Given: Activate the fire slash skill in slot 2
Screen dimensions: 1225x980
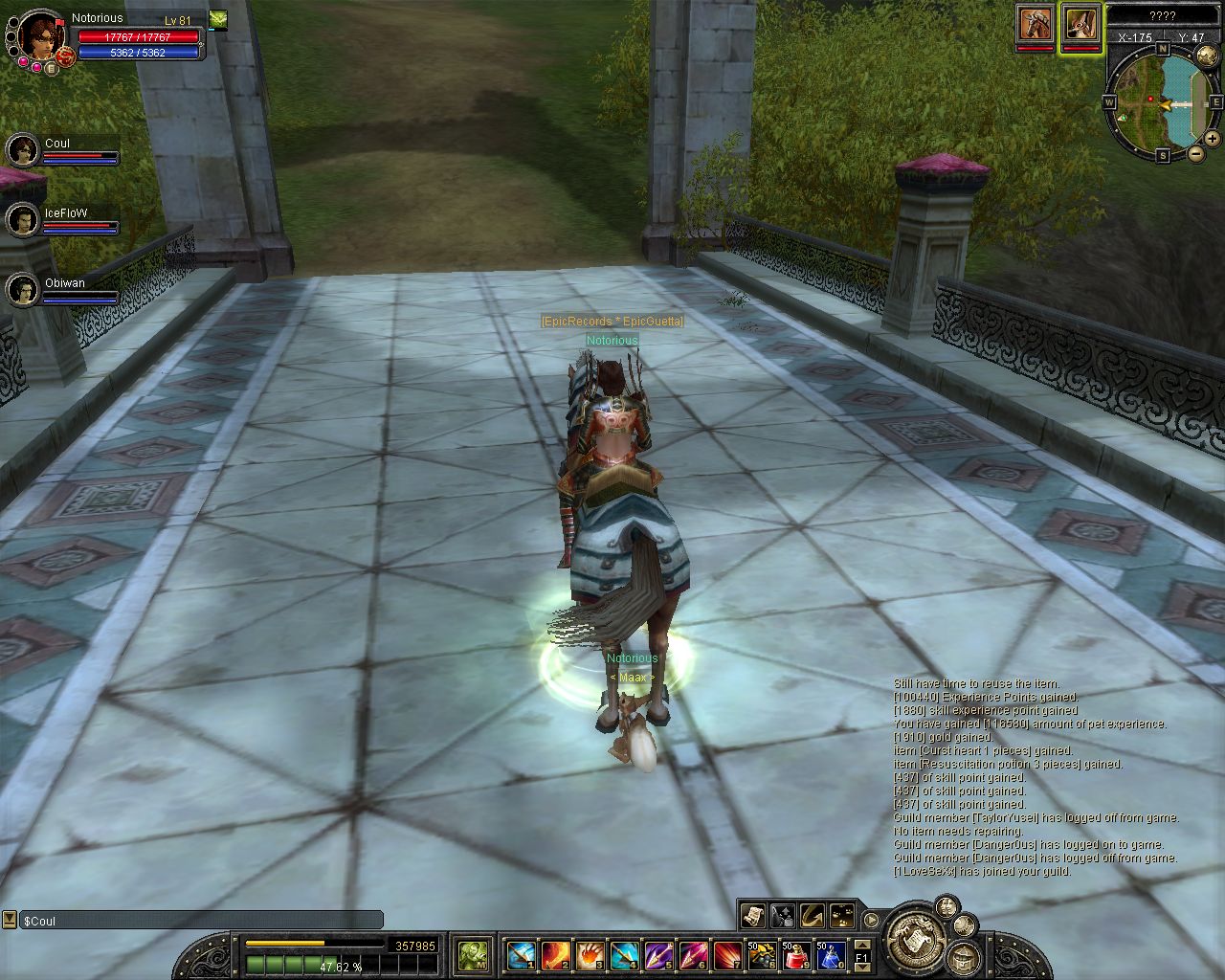Looking at the screenshot, I should pyautogui.click(x=555, y=954).
